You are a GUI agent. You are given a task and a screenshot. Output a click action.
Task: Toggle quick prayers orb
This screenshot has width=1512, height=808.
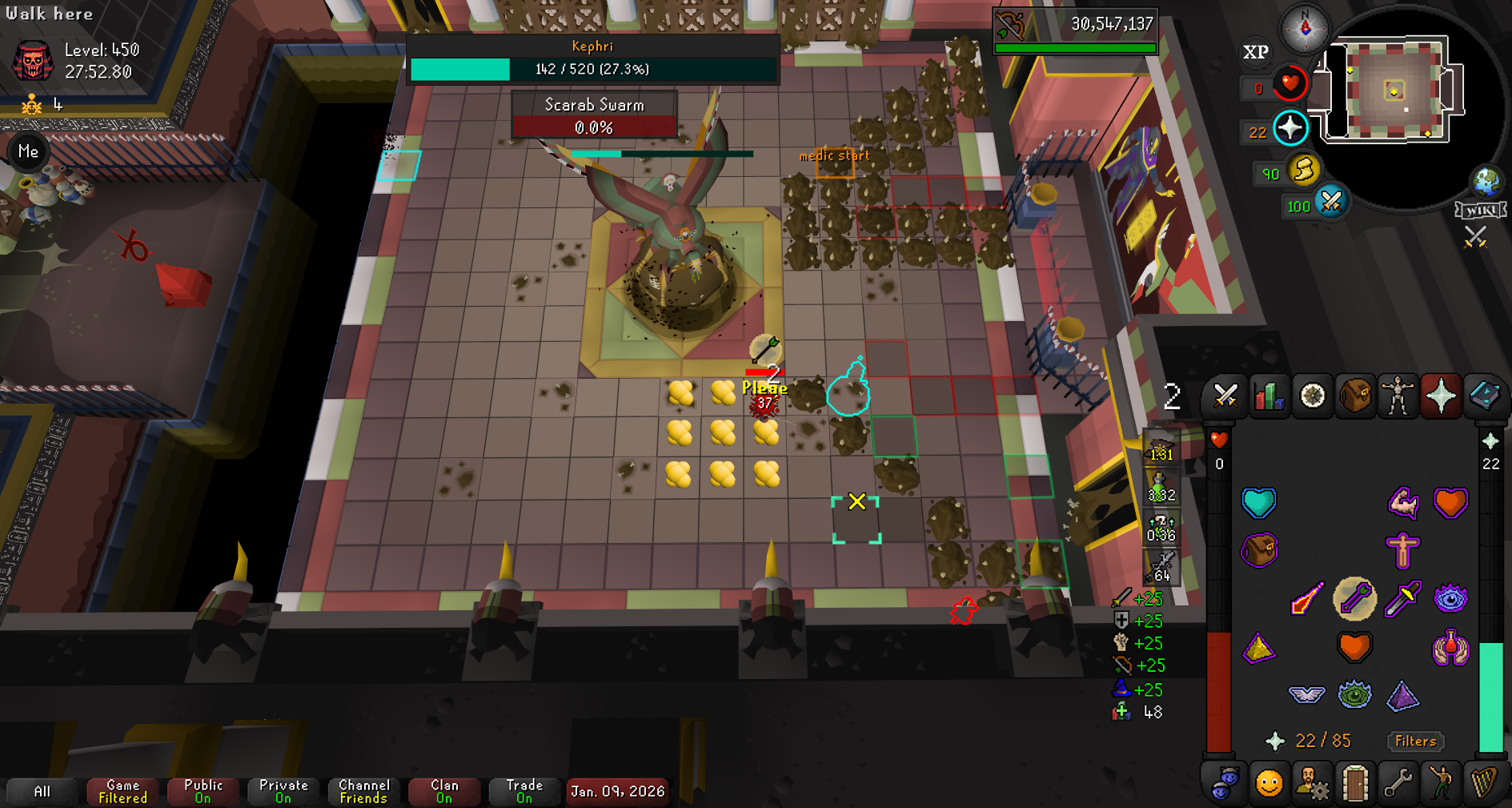click(1289, 128)
